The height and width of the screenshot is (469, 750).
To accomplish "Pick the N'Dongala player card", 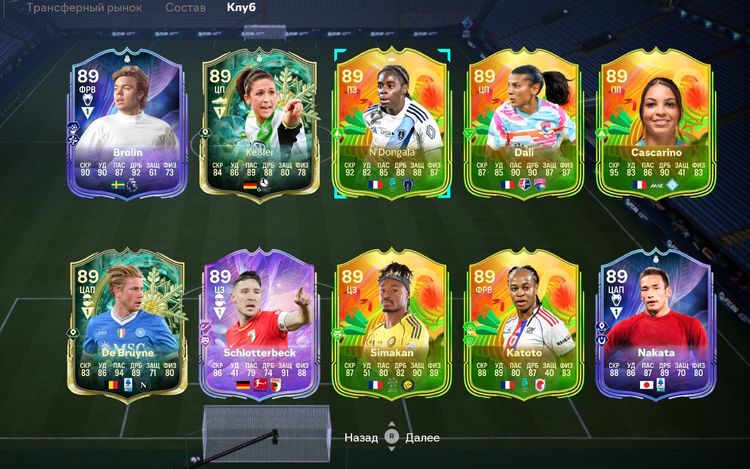I will pyautogui.click(x=391, y=125).
